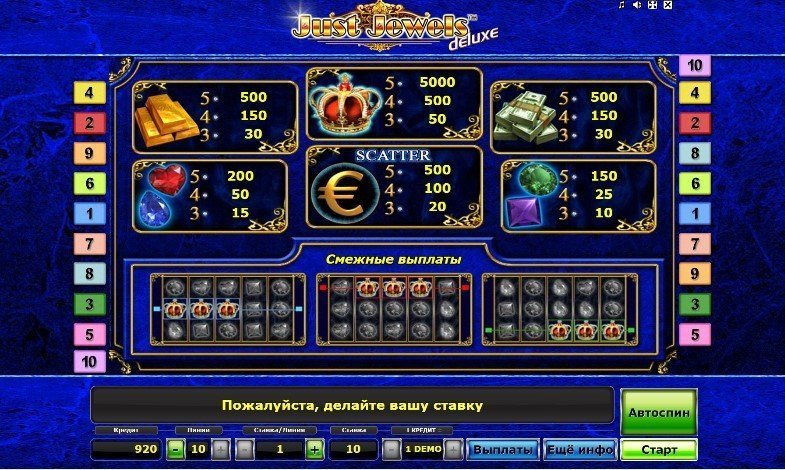
Task: Show more details via Ещё инфо
Action: 579,450
